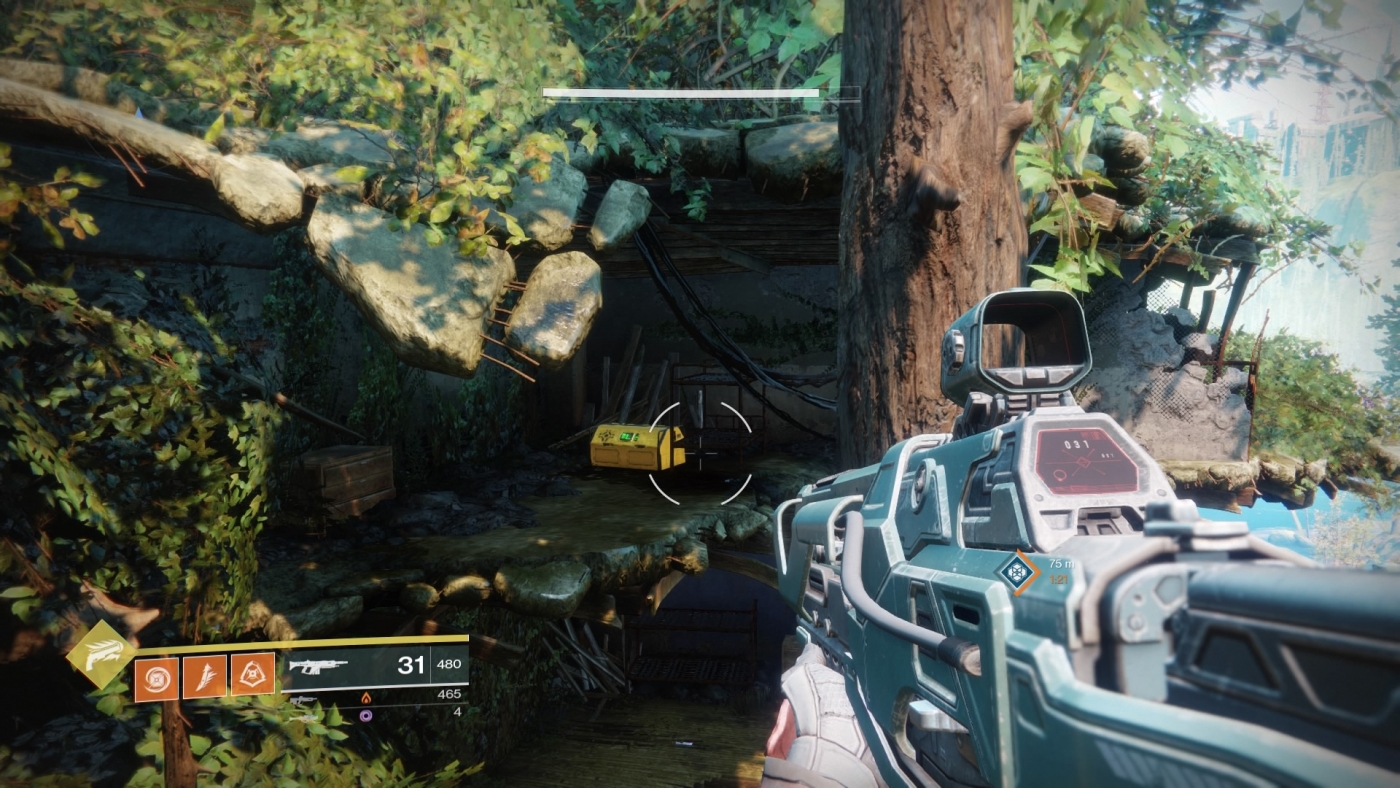Screen dimensions: 1400x788
Task: Select the secondary sidearm weapon icon
Action: [x=303, y=701]
